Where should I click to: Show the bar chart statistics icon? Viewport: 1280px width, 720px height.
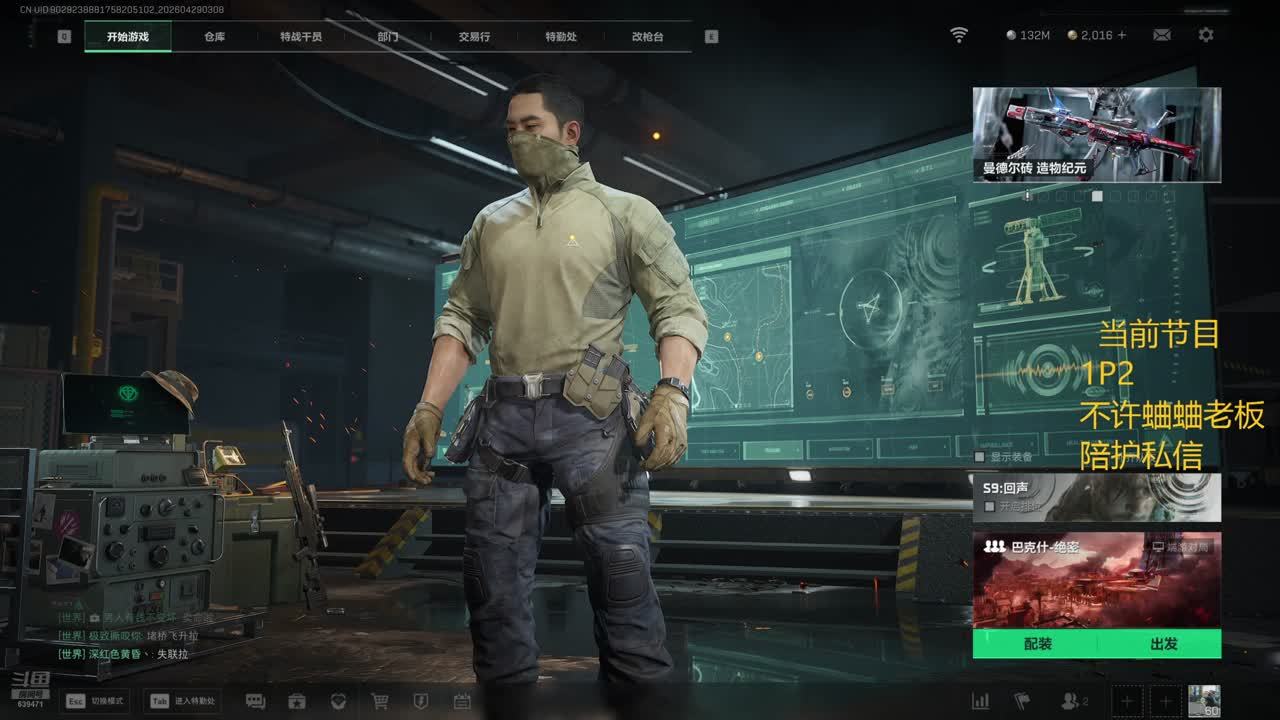click(x=981, y=701)
